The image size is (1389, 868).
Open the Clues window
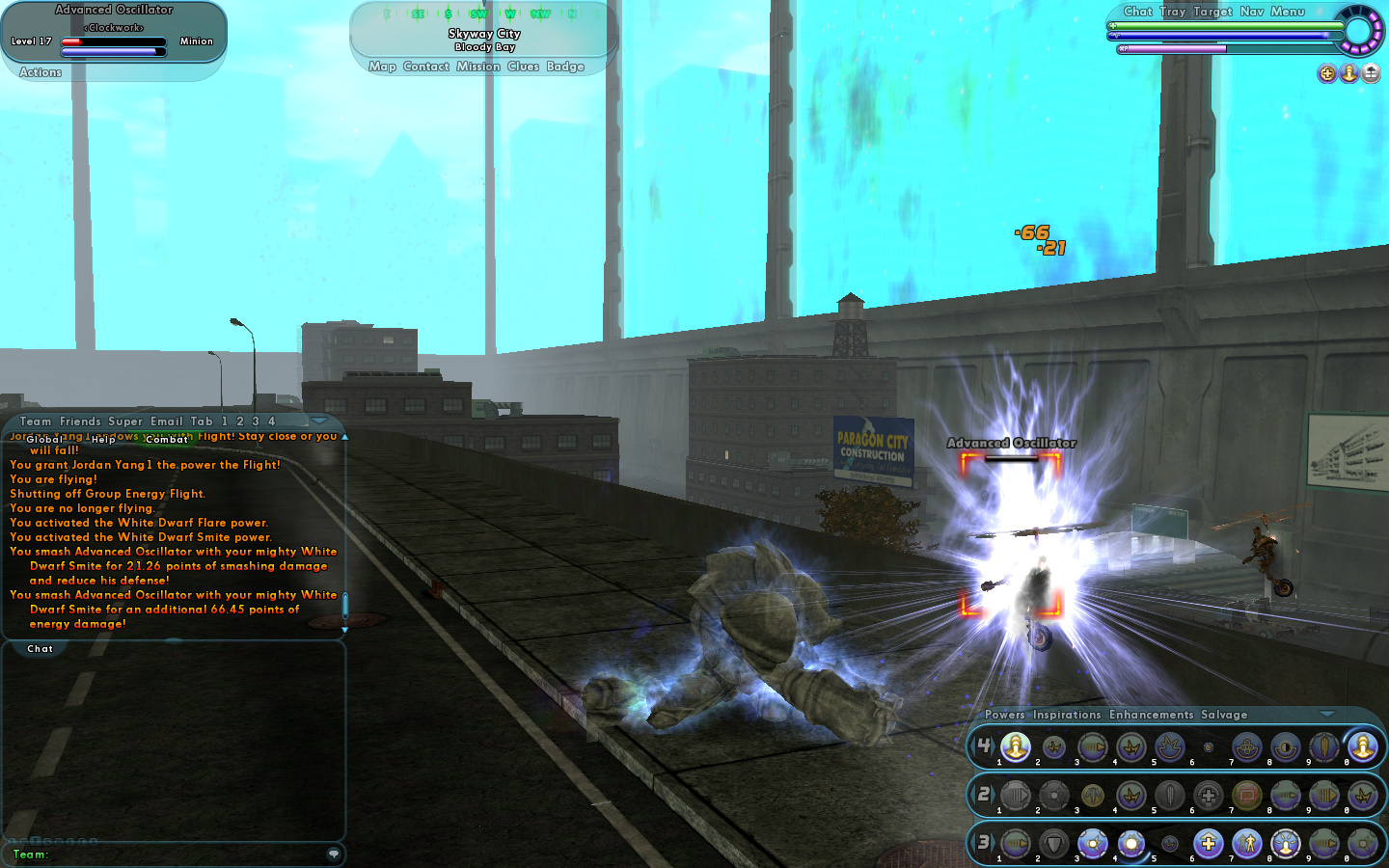[x=523, y=67]
